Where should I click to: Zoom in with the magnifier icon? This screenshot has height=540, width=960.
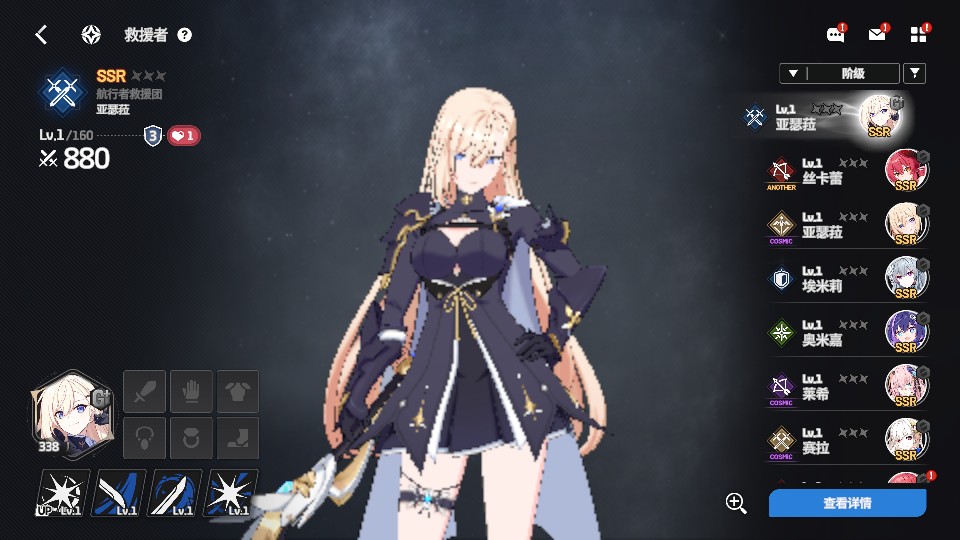[x=737, y=503]
